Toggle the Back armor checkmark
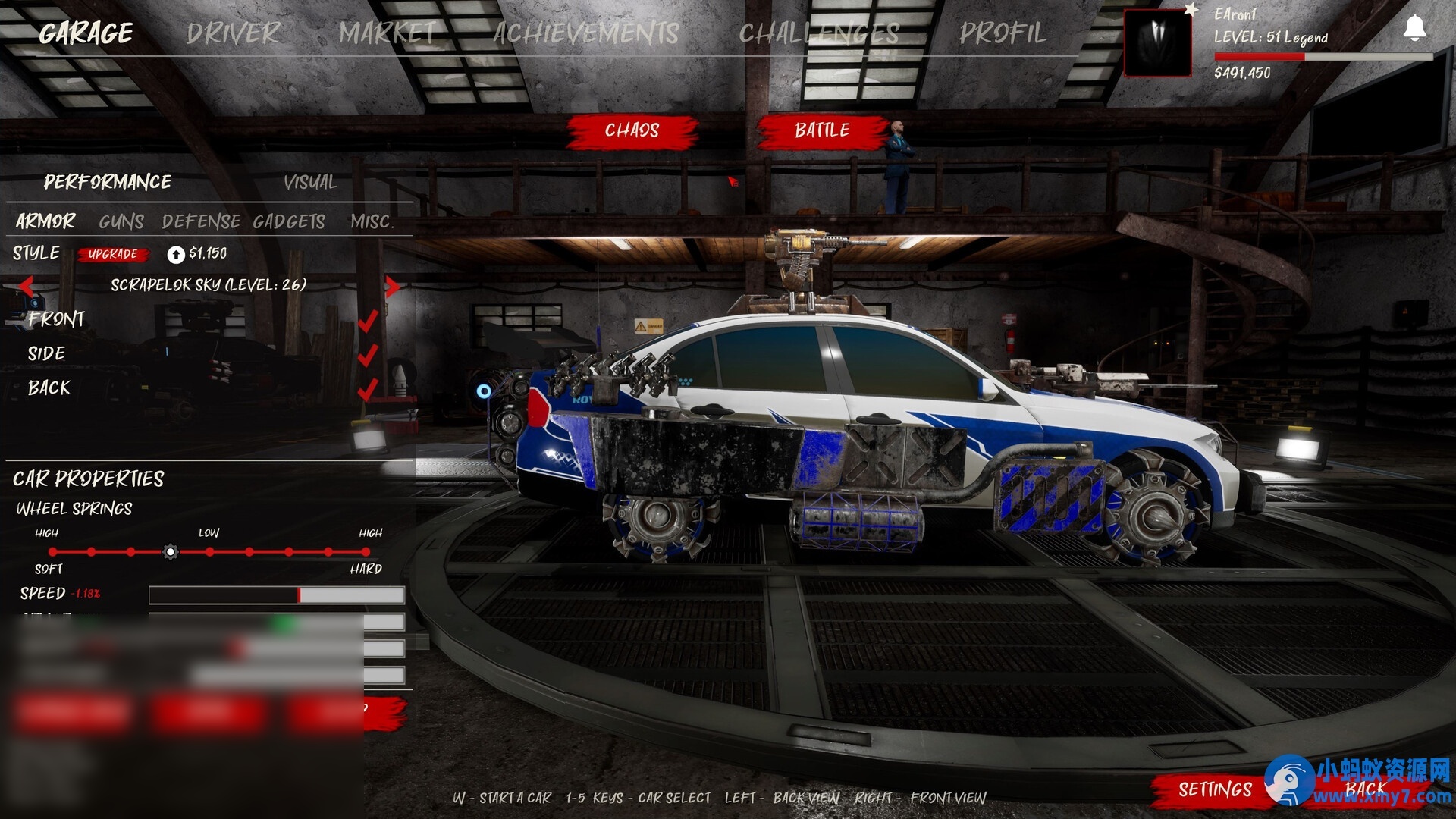 [368, 389]
